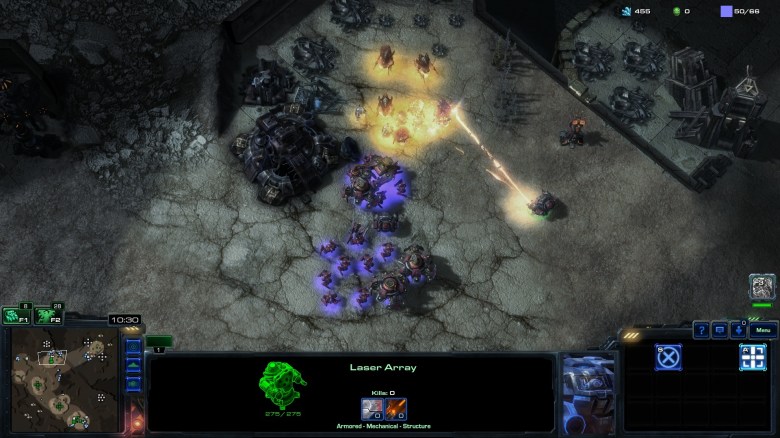Select control group 1 tab
The width and height of the screenshot is (780, 438).
pyautogui.click(x=159, y=342)
